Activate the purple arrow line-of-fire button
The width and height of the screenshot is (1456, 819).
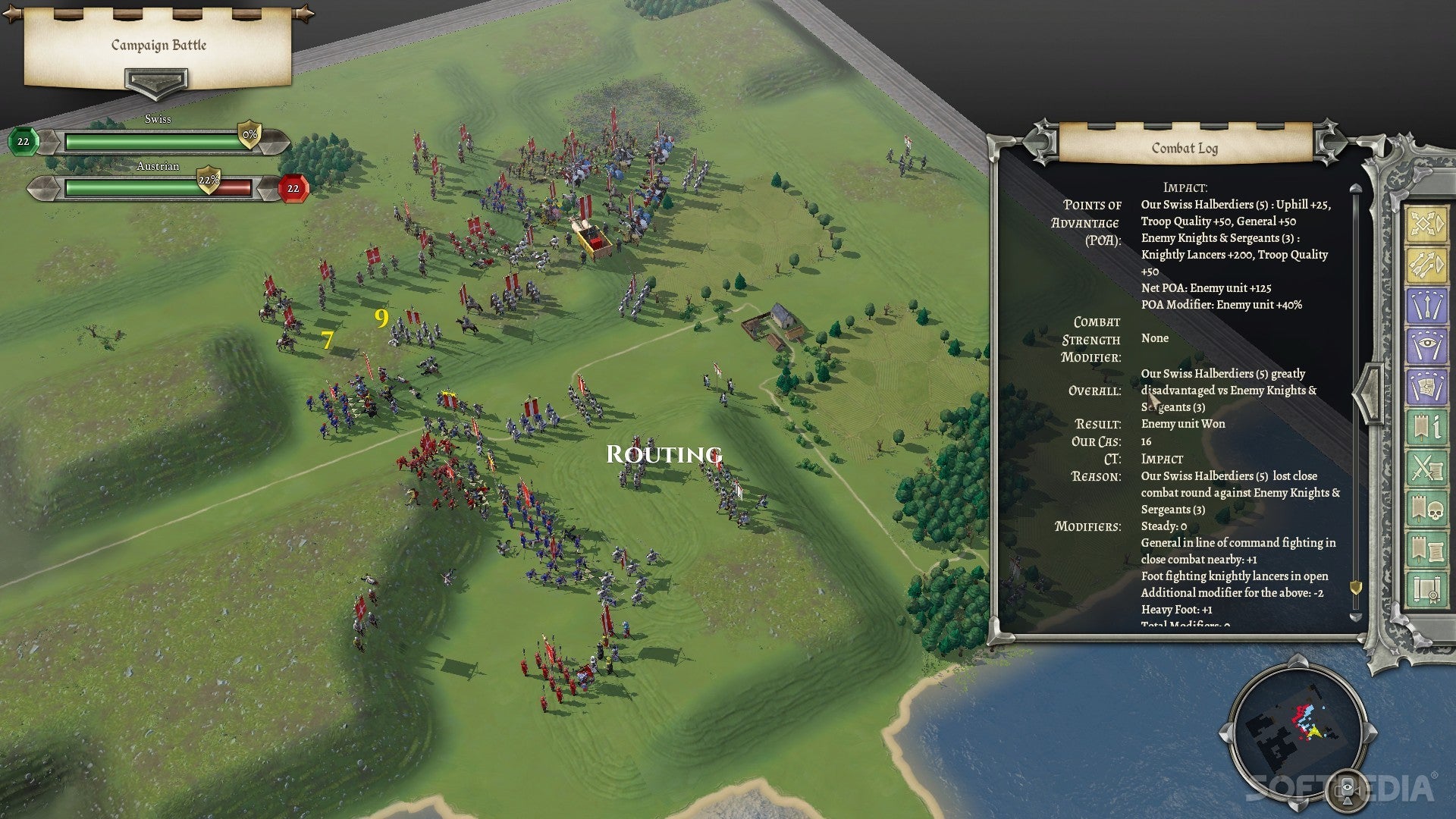(1426, 306)
